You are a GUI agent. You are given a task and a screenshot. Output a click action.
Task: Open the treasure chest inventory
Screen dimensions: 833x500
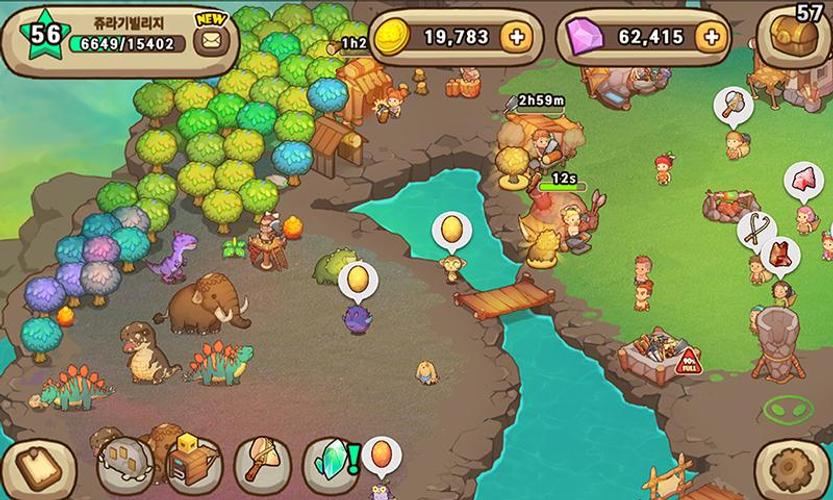tap(796, 38)
